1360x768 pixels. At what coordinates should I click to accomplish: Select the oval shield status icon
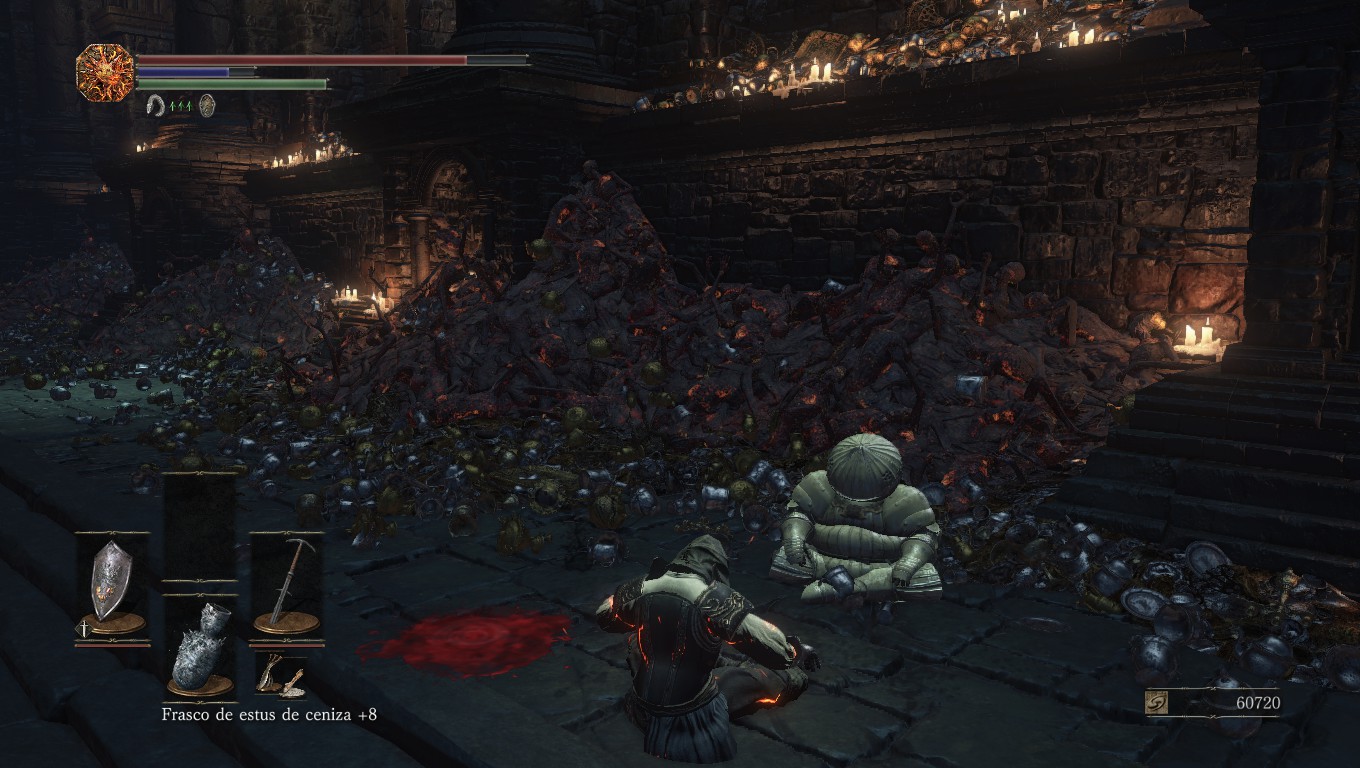[207, 105]
